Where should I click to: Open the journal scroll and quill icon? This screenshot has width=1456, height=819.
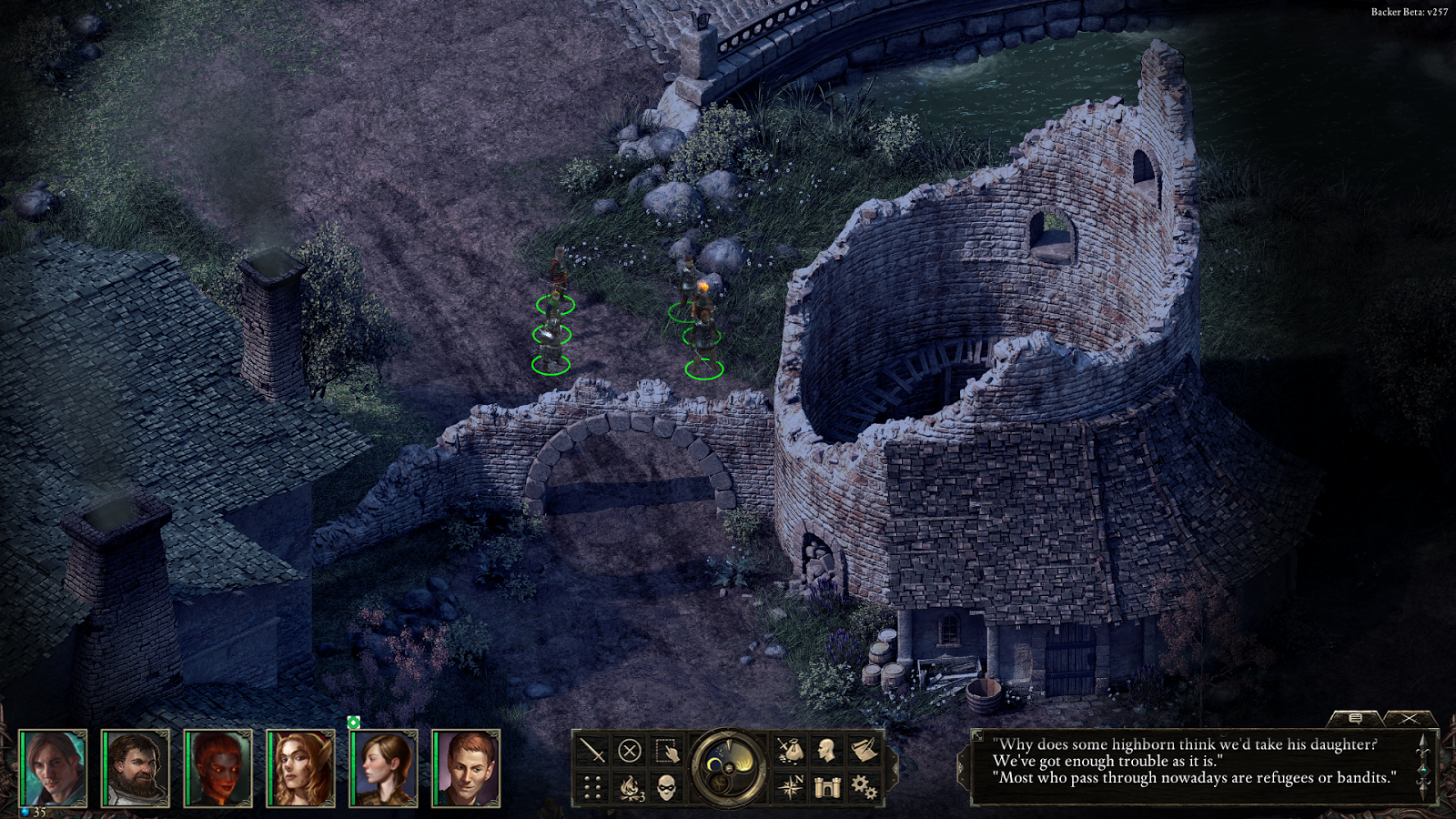click(x=864, y=751)
